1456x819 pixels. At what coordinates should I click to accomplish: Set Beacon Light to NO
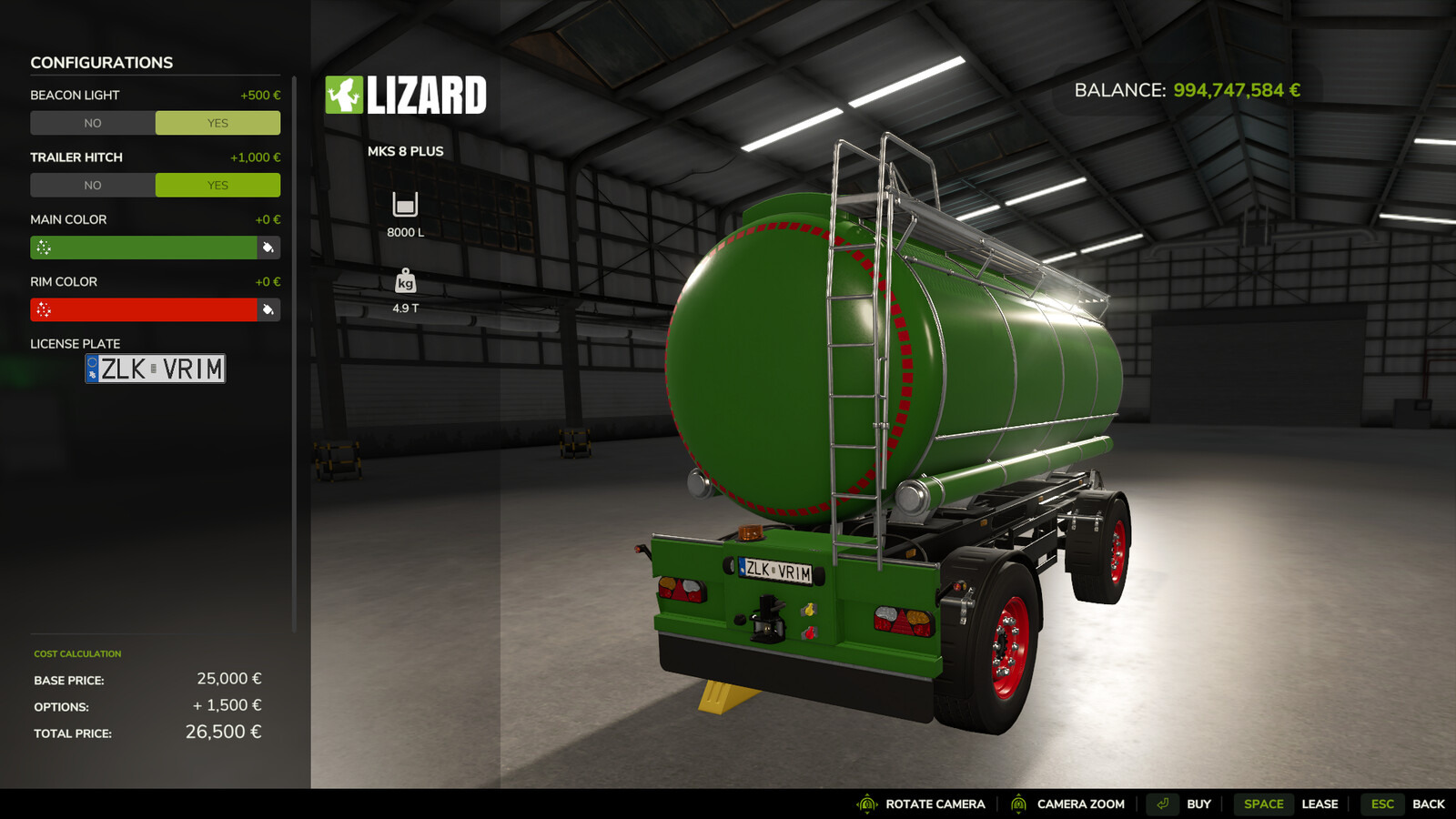coord(94,122)
